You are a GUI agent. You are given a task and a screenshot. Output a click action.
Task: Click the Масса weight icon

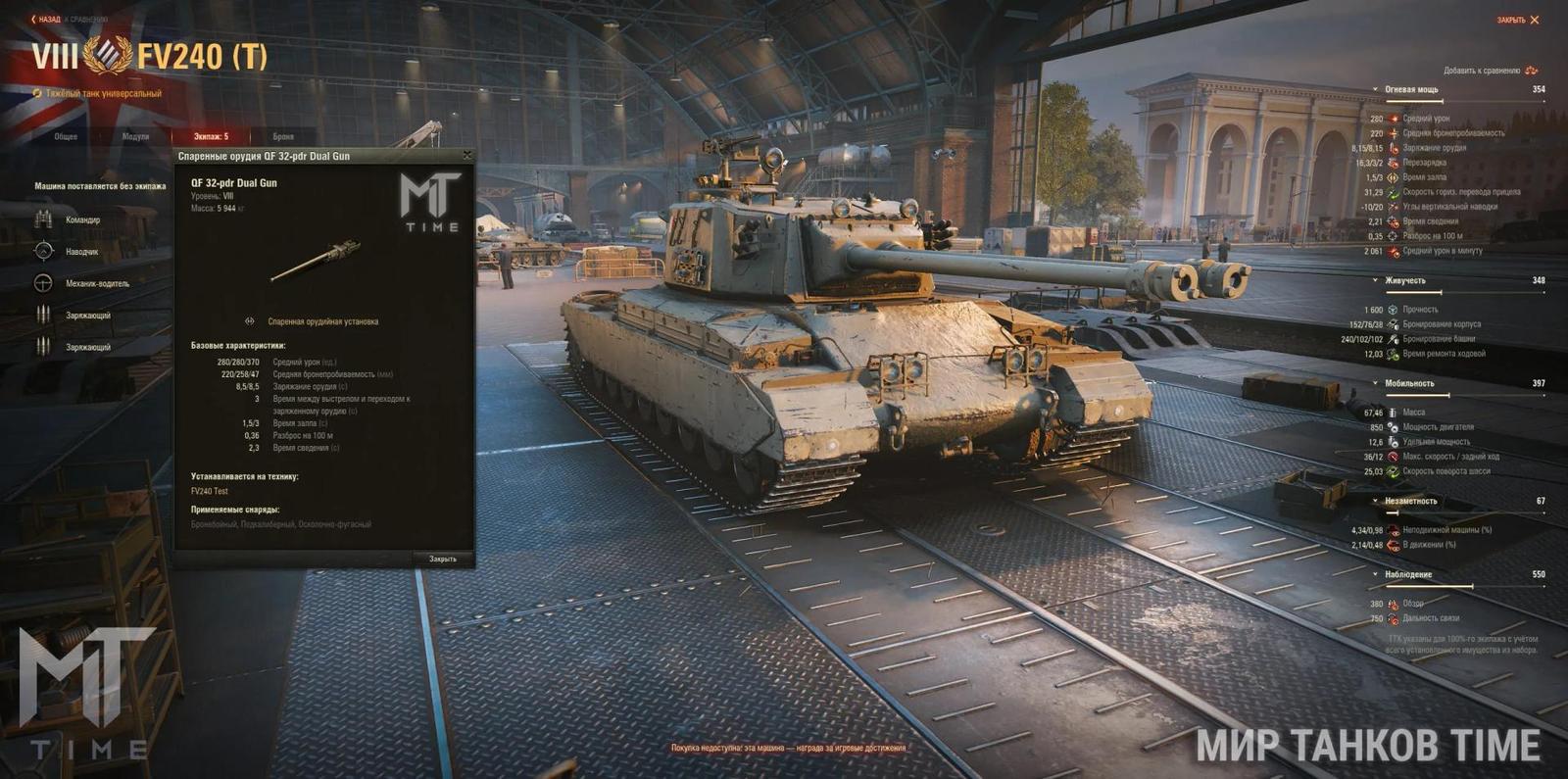coord(1392,413)
